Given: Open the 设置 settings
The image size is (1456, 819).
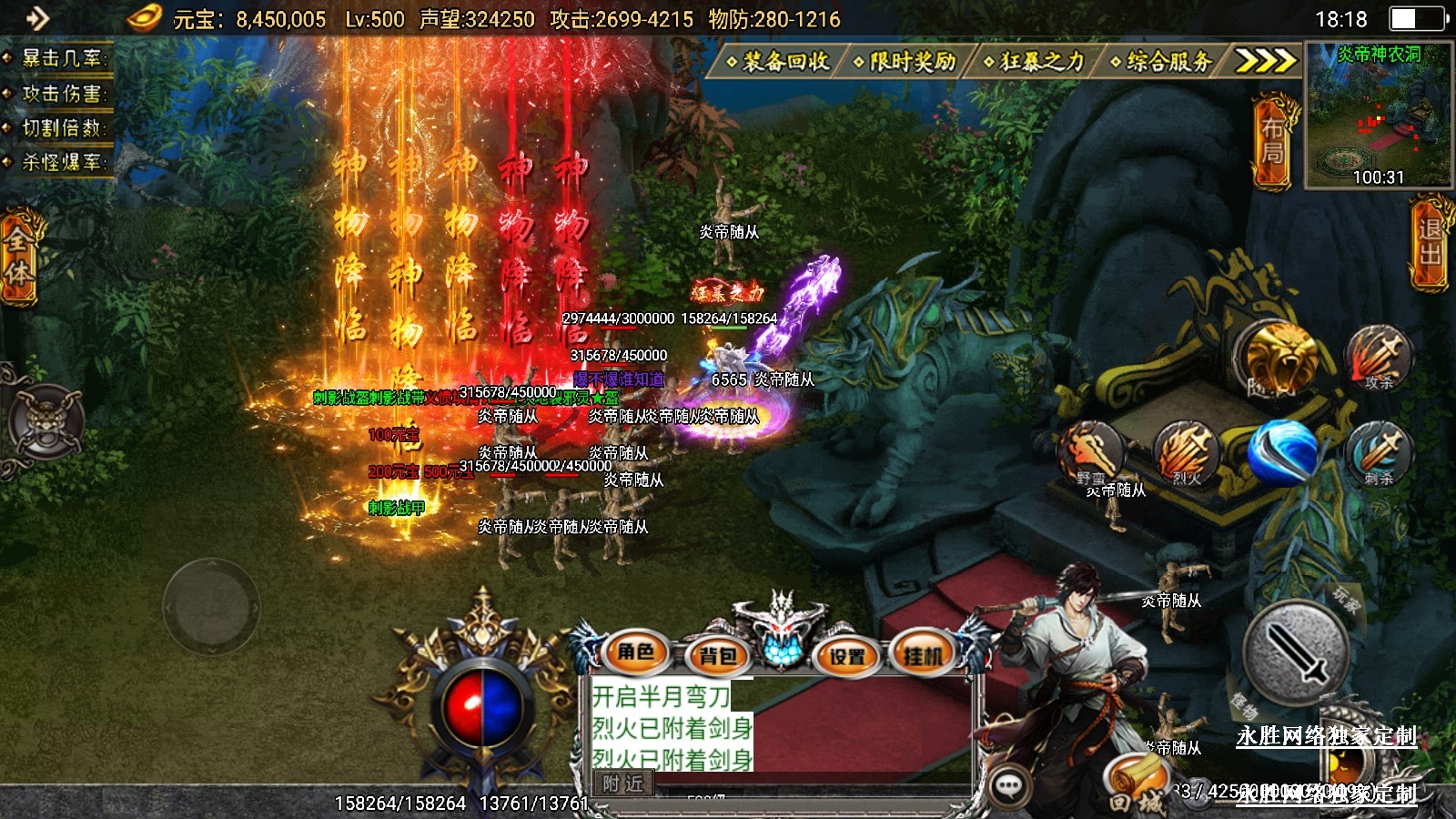Looking at the screenshot, I should pos(846,655).
